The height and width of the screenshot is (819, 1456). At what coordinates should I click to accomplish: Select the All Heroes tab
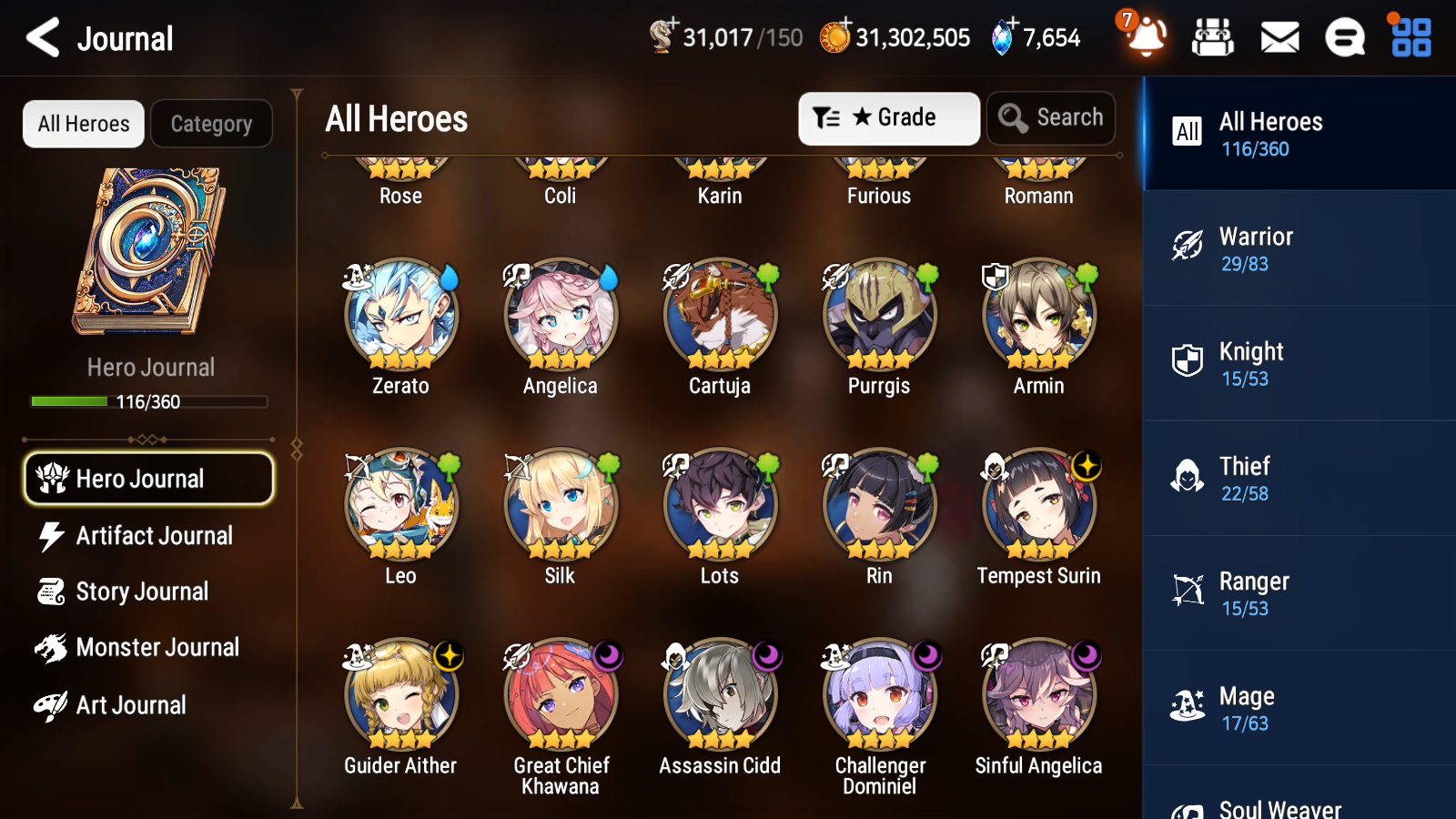tap(83, 124)
